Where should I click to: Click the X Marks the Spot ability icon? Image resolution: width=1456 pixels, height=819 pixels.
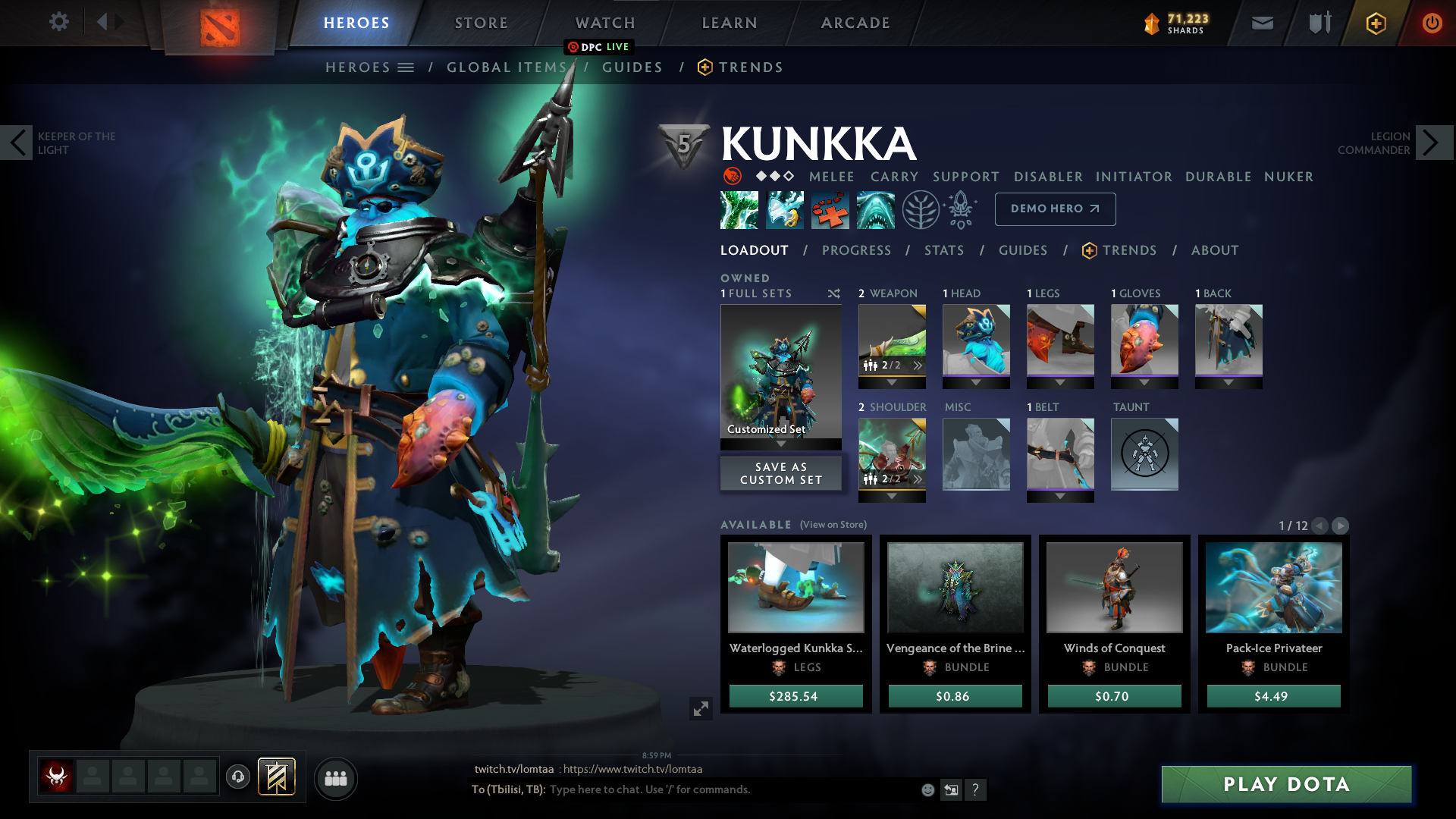click(830, 210)
